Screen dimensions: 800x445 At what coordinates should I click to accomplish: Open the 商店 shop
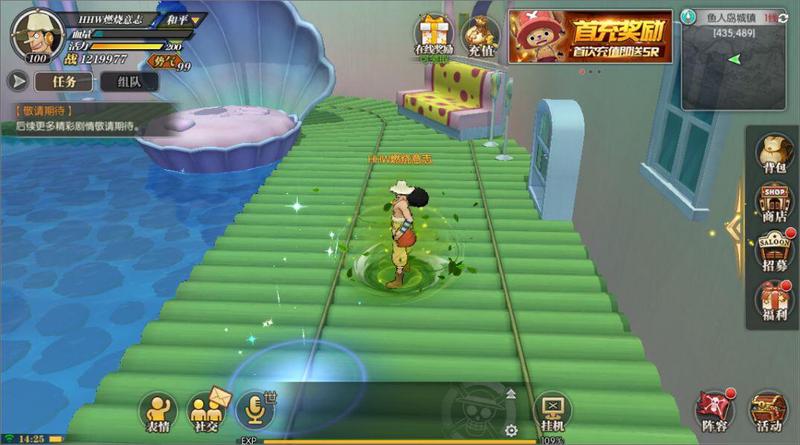(x=772, y=205)
